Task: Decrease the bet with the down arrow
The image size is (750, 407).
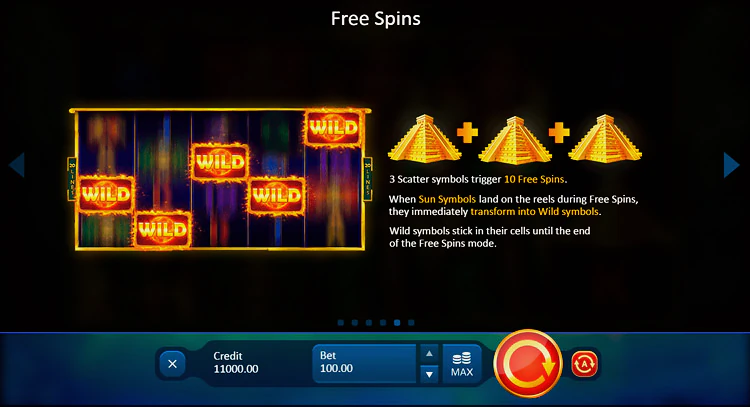Action: (428, 374)
